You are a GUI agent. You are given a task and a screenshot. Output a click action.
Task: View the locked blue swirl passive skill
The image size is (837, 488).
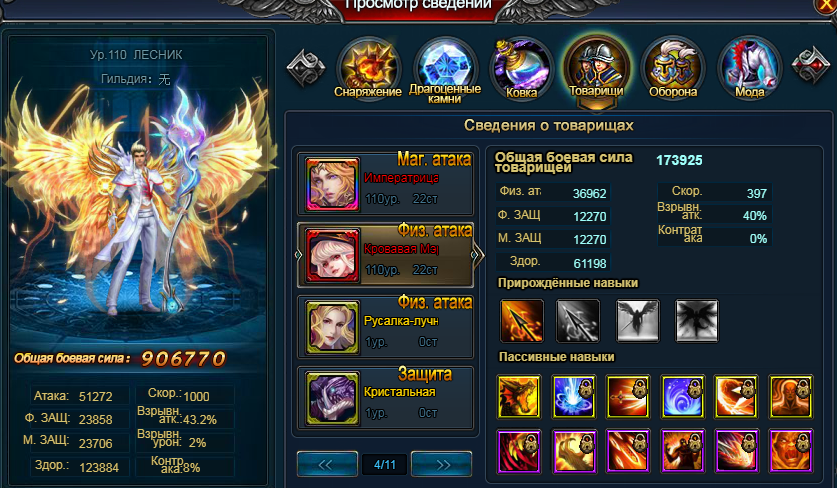(680, 397)
